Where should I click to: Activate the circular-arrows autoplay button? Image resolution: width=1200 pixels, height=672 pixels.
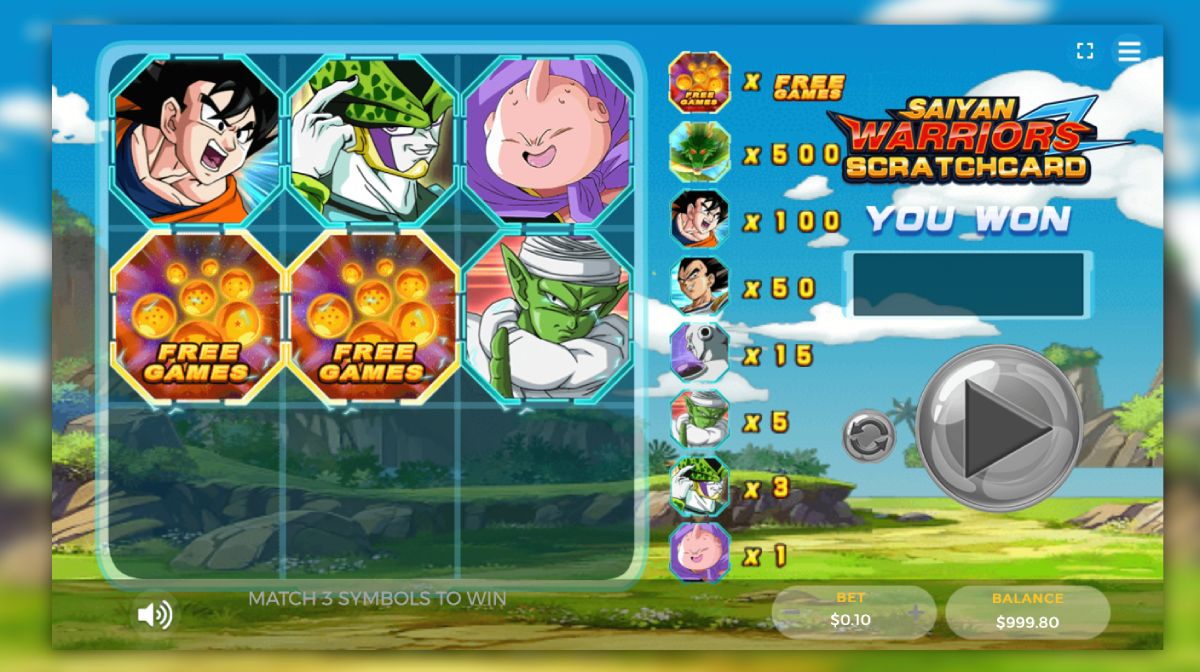(x=868, y=436)
